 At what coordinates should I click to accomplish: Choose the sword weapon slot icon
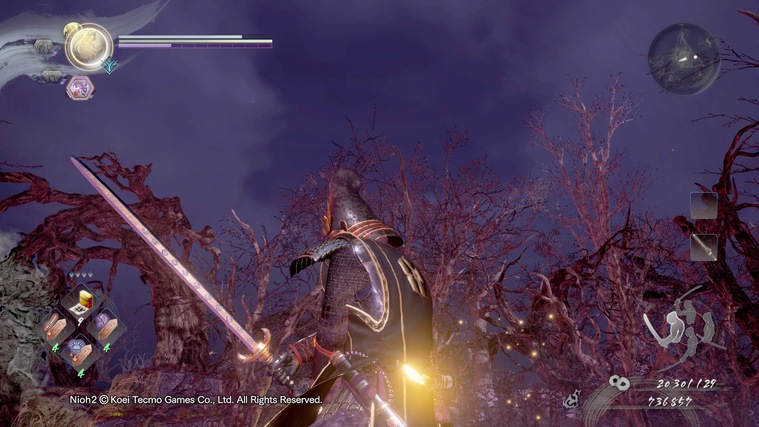coord(703,246)
